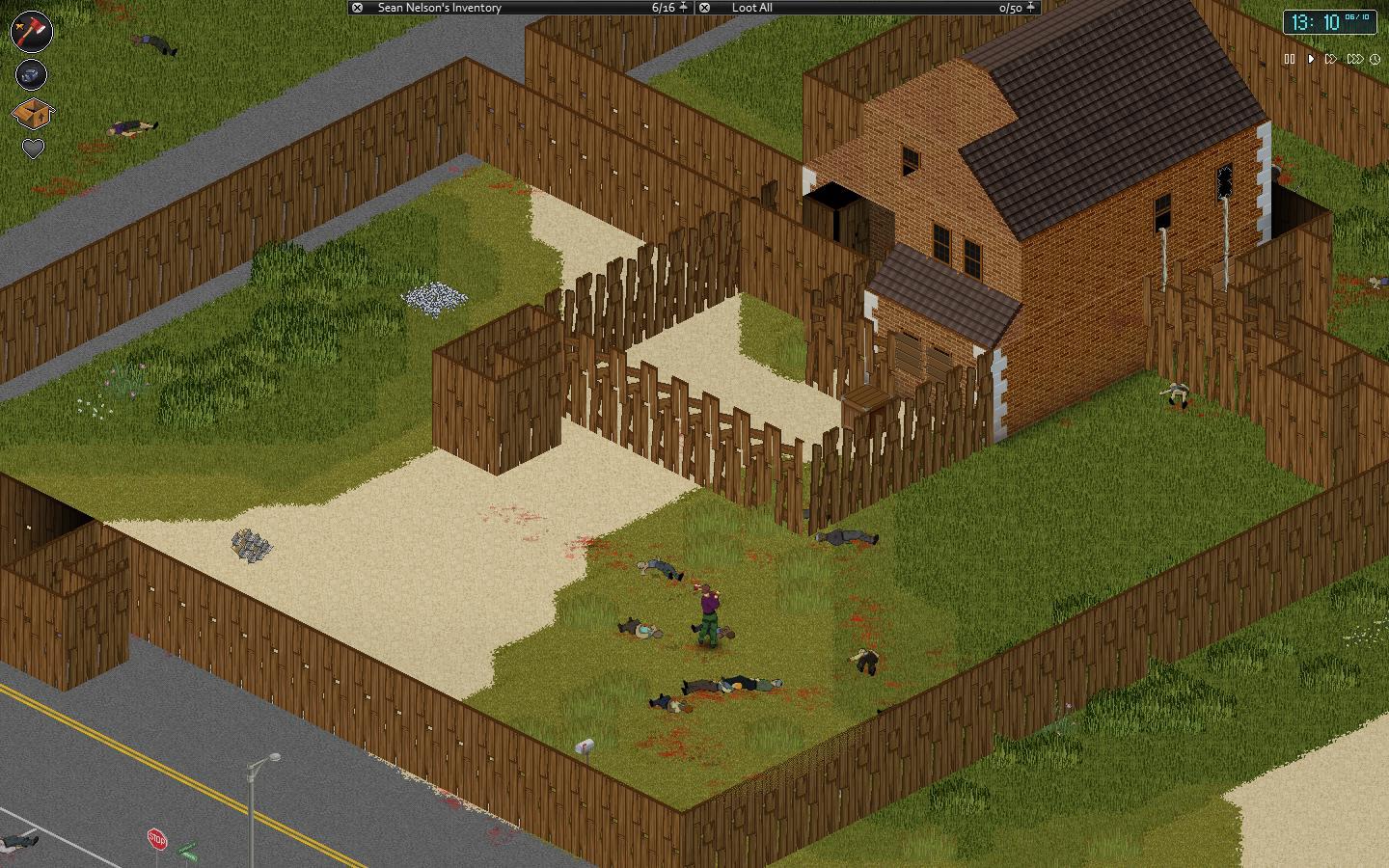
Task: Click the Loot All button
Action: coord(752,8)
